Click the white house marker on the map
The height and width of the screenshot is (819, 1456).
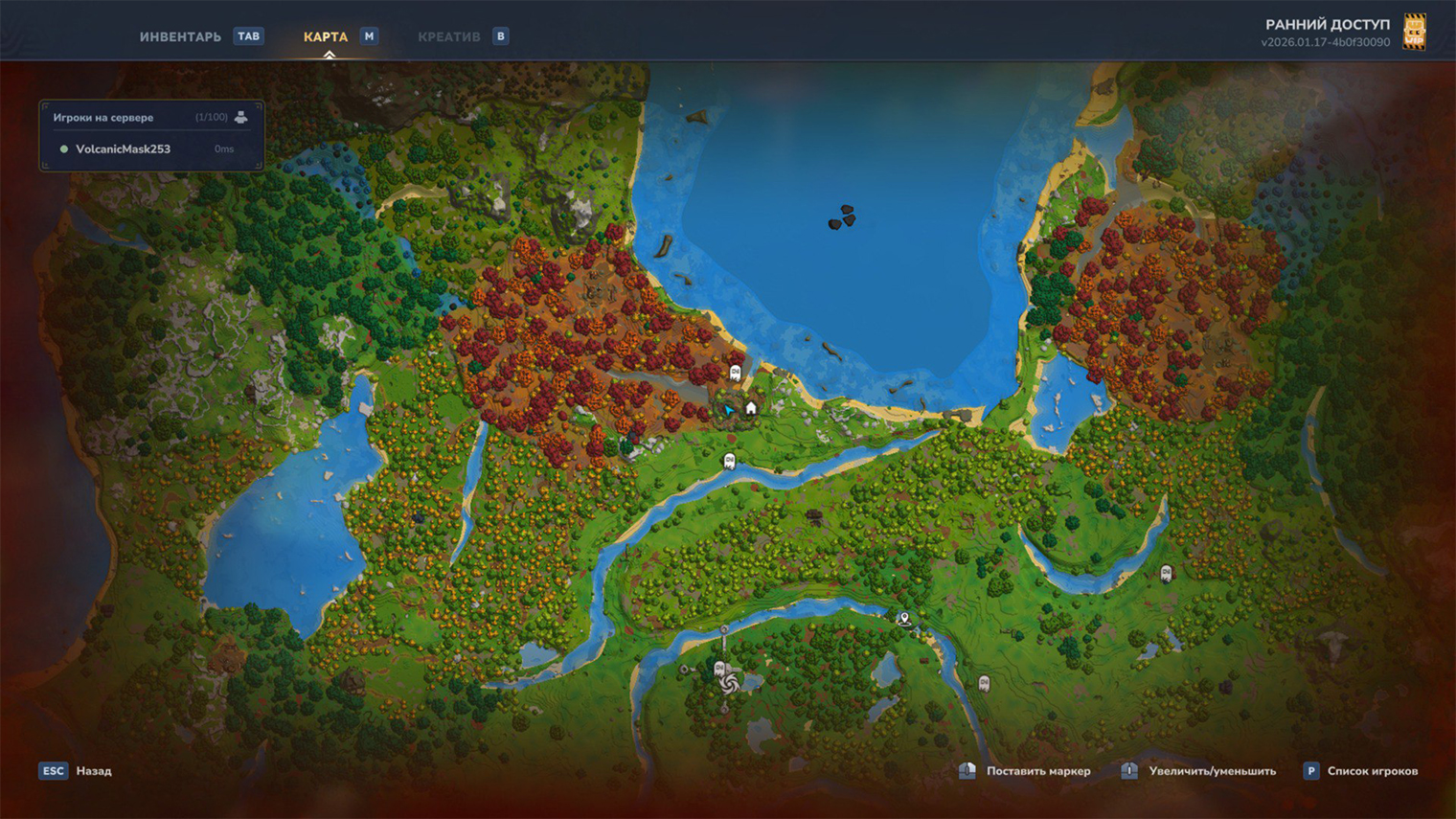751,408
